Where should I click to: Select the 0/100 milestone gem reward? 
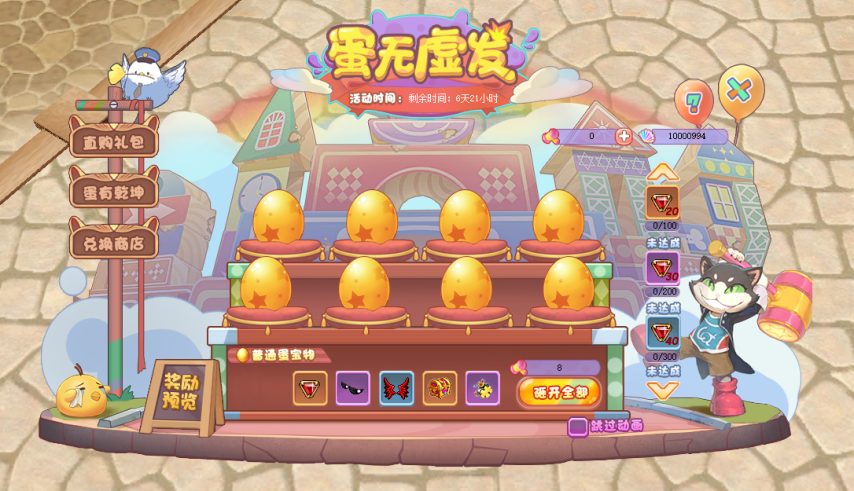coord(662,202)
